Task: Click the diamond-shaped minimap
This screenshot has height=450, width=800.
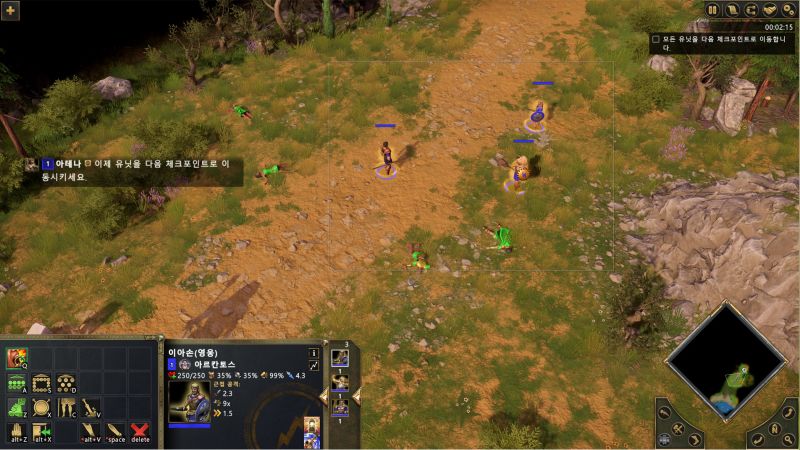Action: (x=726, y=360)
